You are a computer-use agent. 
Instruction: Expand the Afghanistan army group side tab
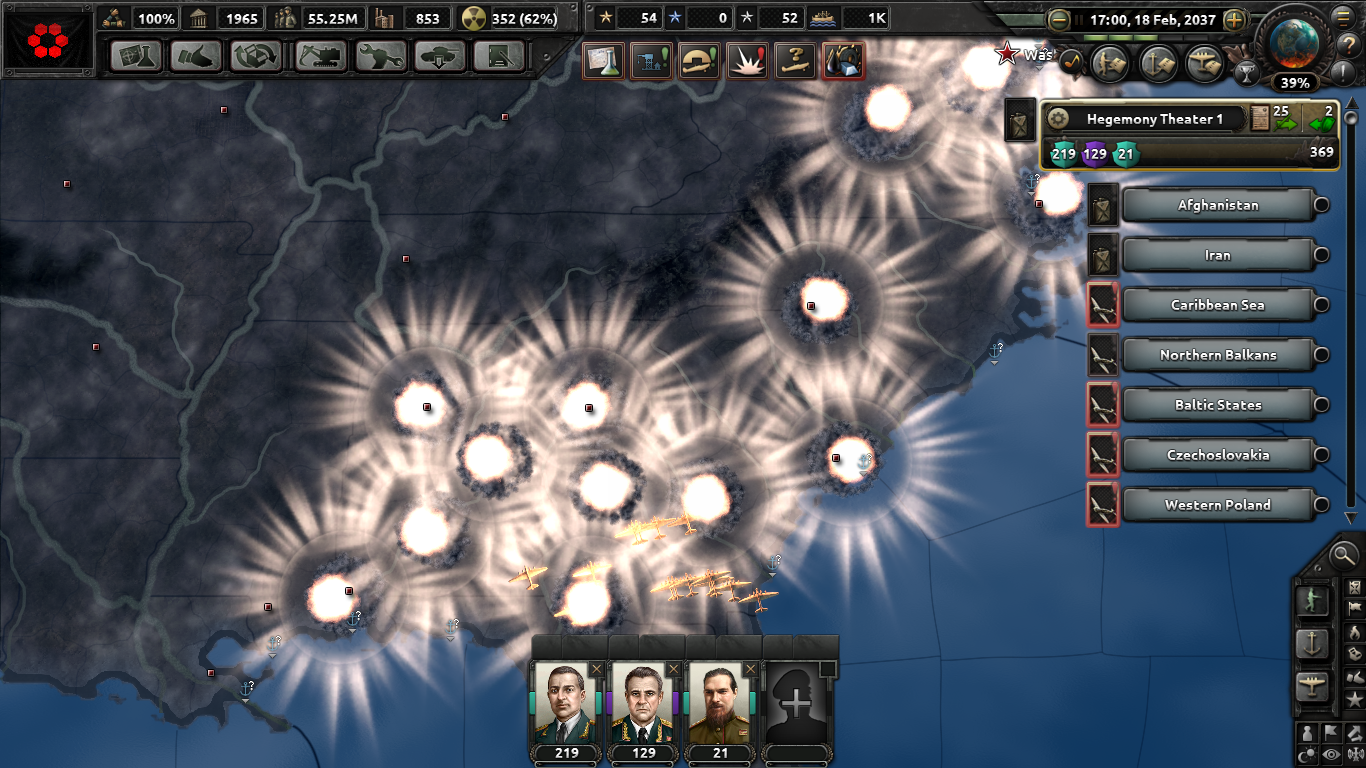(1102, 205)
